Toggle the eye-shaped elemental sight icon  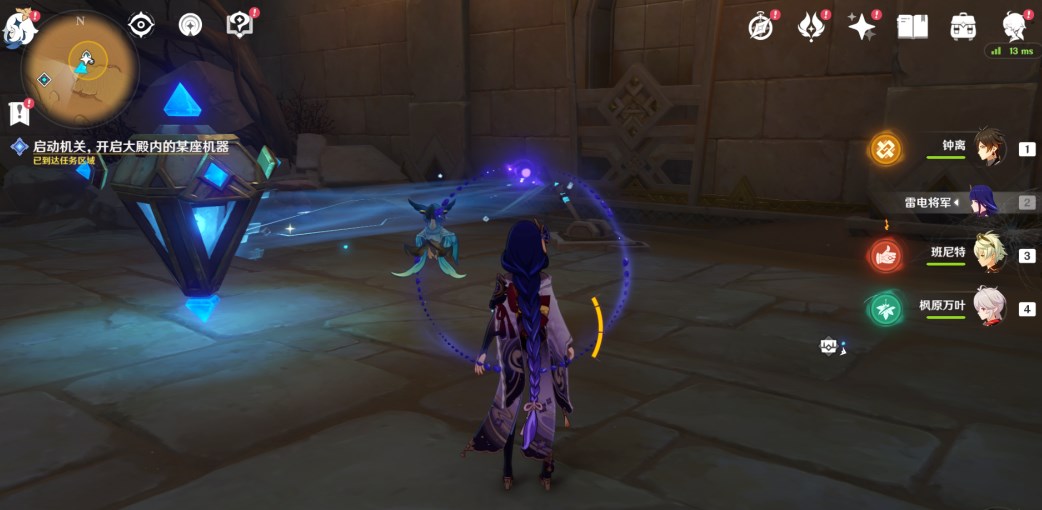(x=141, y=25)
